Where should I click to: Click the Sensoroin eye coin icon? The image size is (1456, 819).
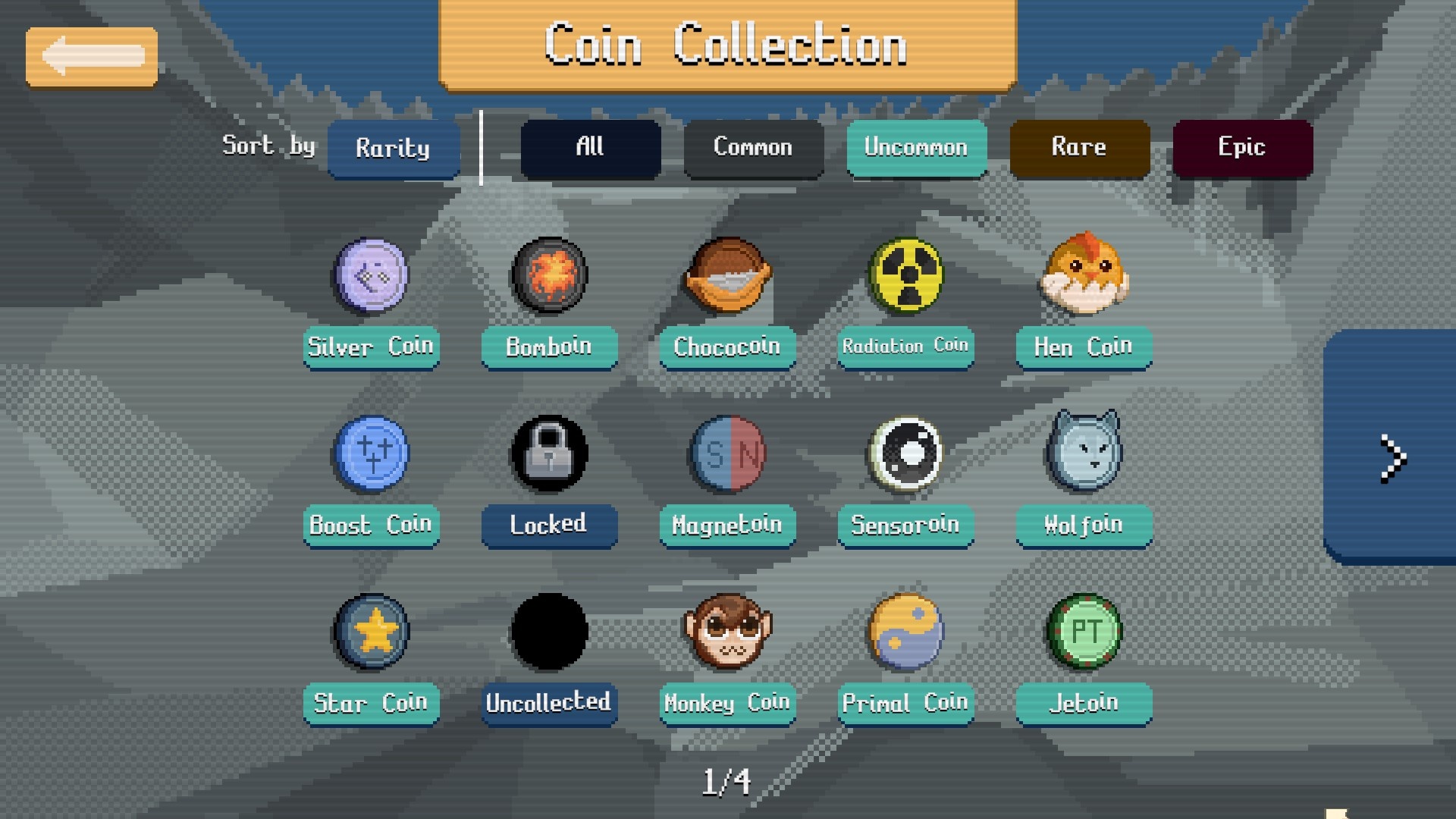pyautogui.click(x=905, y=453)
